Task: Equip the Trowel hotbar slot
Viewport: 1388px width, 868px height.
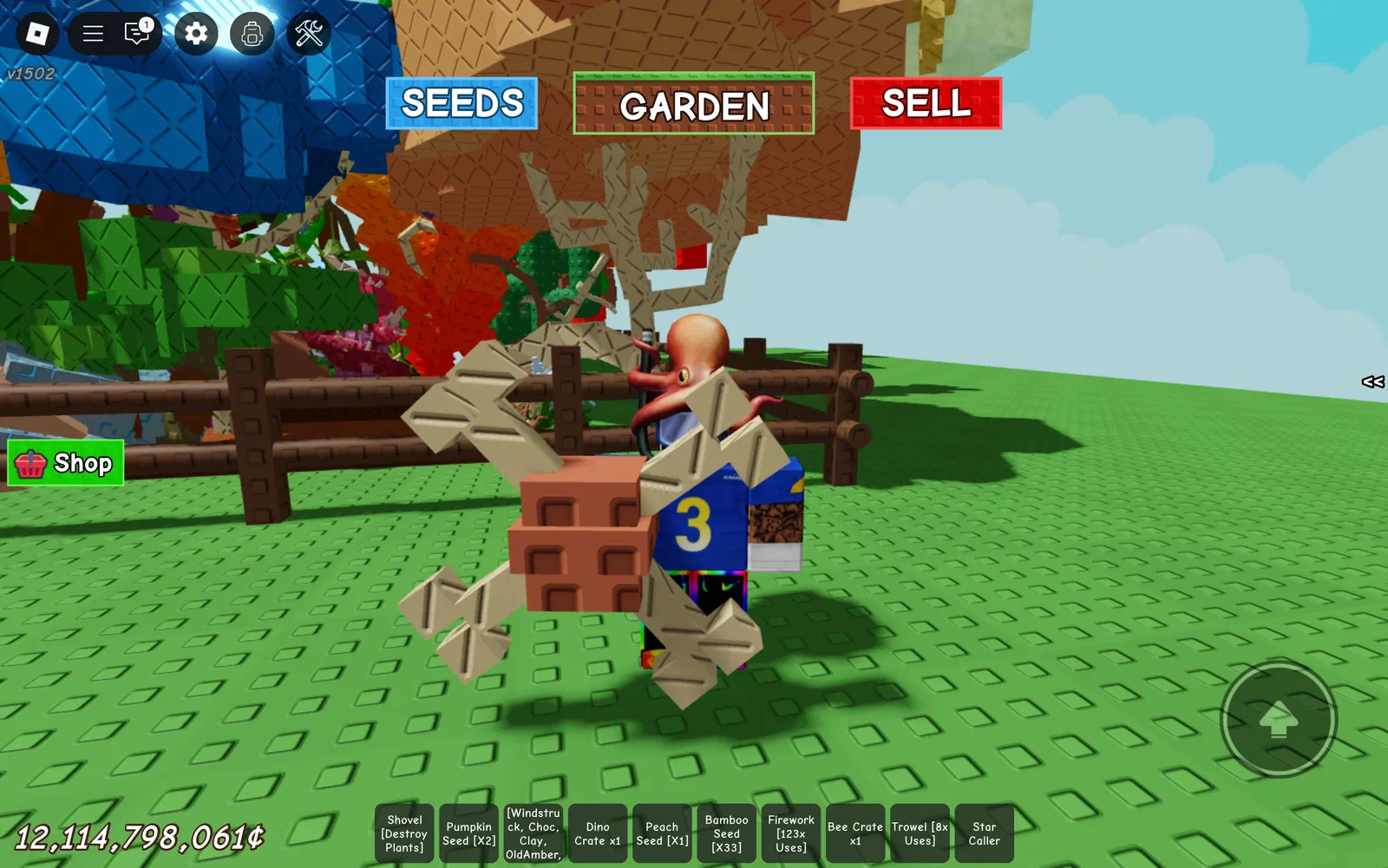Action: pyautogui.click(x=920, y=833)
